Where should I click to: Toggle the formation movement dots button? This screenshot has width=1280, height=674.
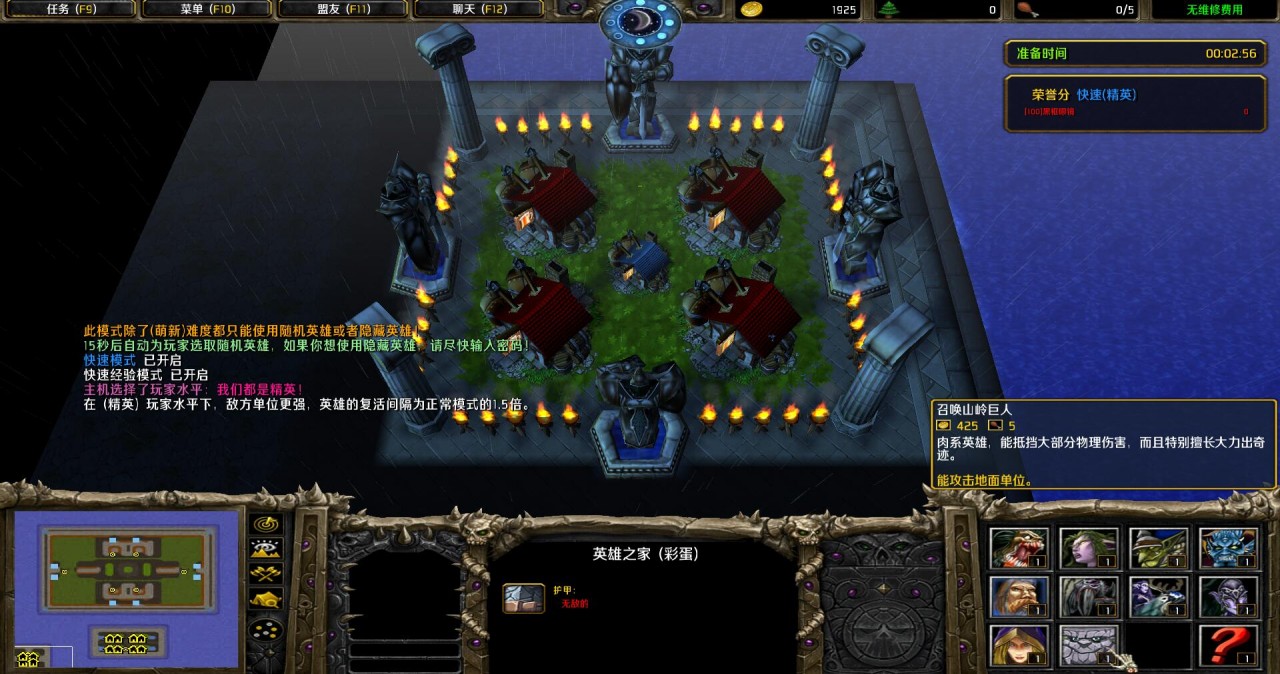266,630
